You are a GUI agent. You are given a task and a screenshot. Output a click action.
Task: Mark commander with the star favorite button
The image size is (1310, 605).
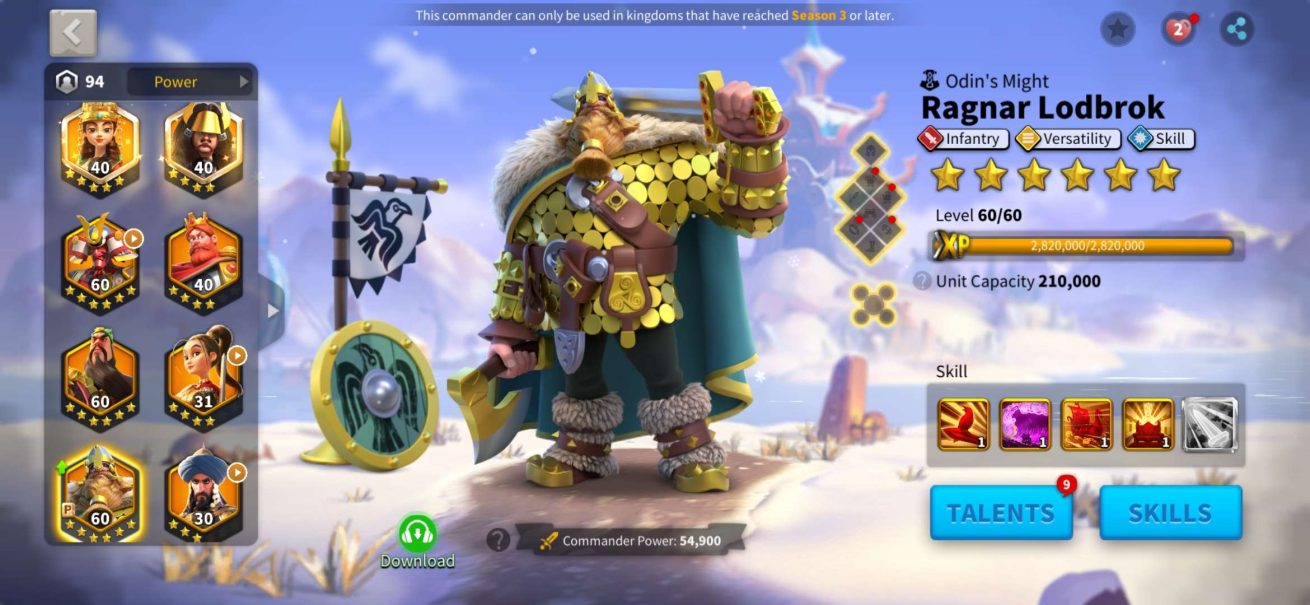[x=1117, y=29]
